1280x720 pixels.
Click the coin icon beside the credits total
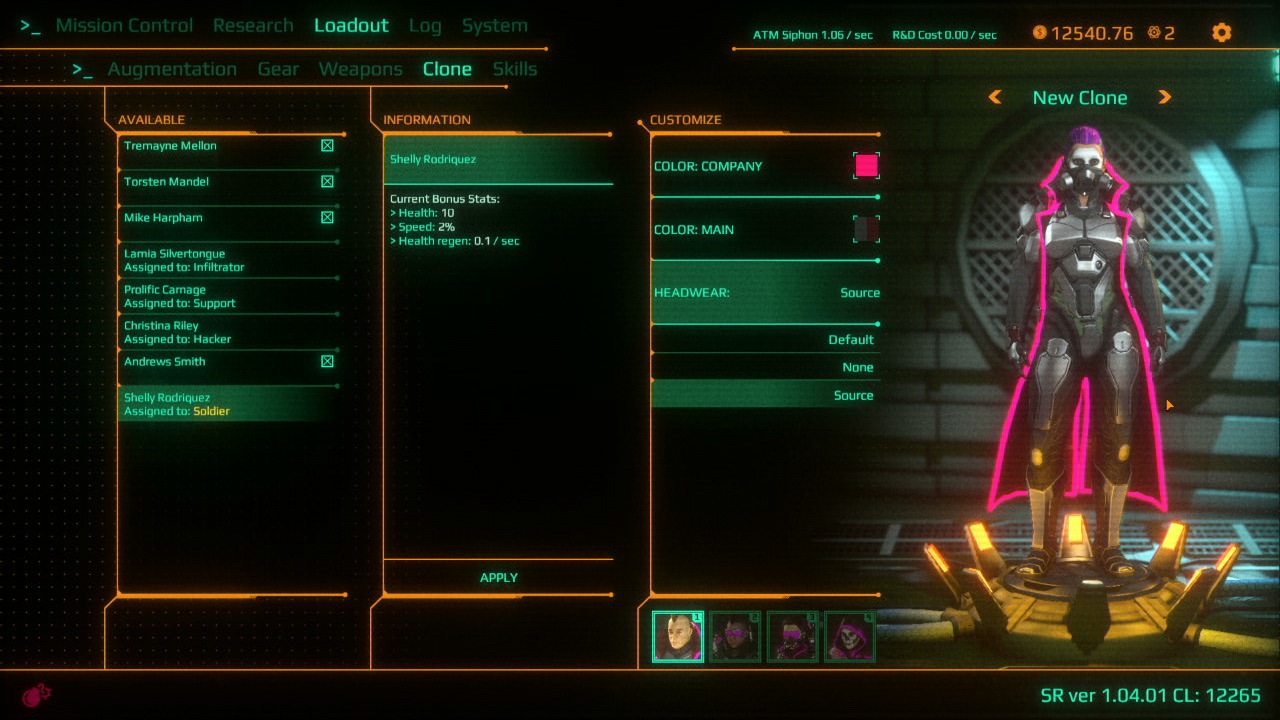(x=1041, y=33)
